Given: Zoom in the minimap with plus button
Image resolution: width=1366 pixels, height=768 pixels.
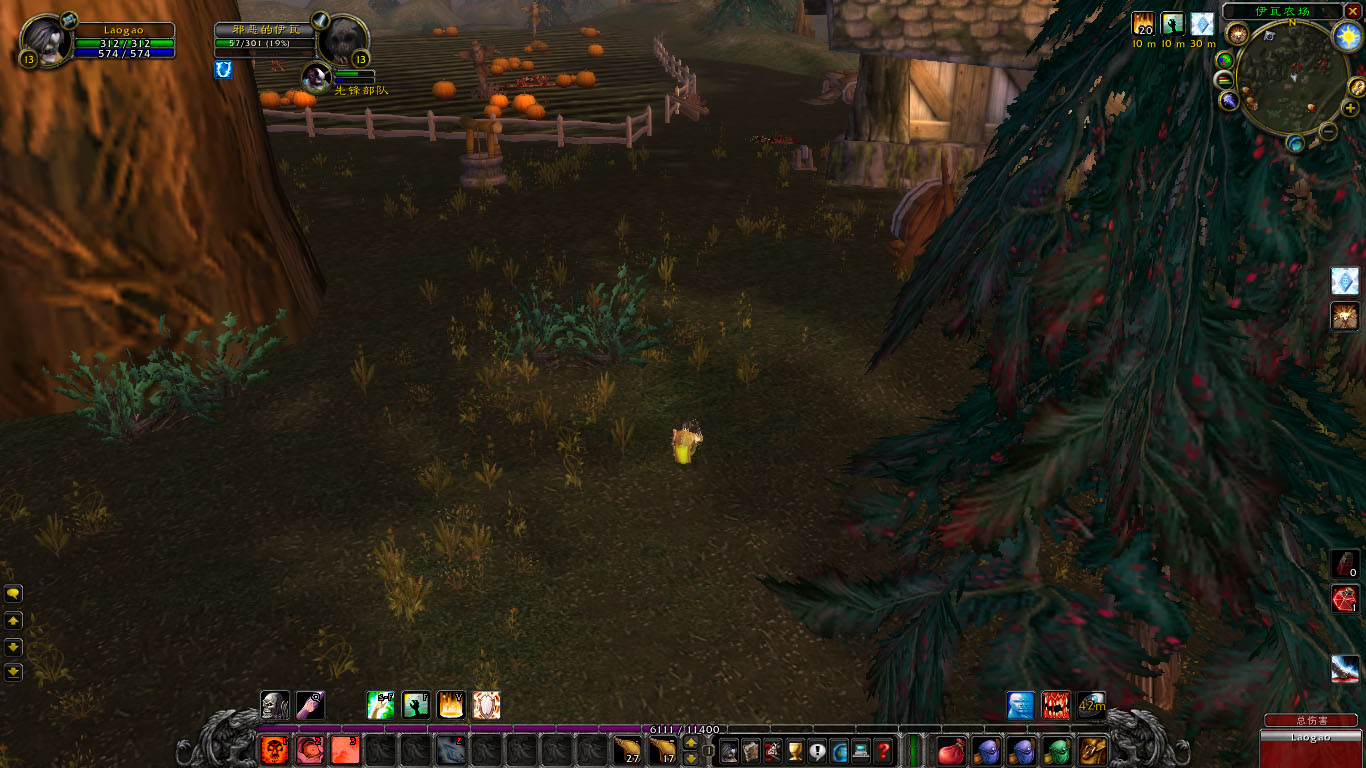Looking at the screenshot, I should [x=1350, y=108].
